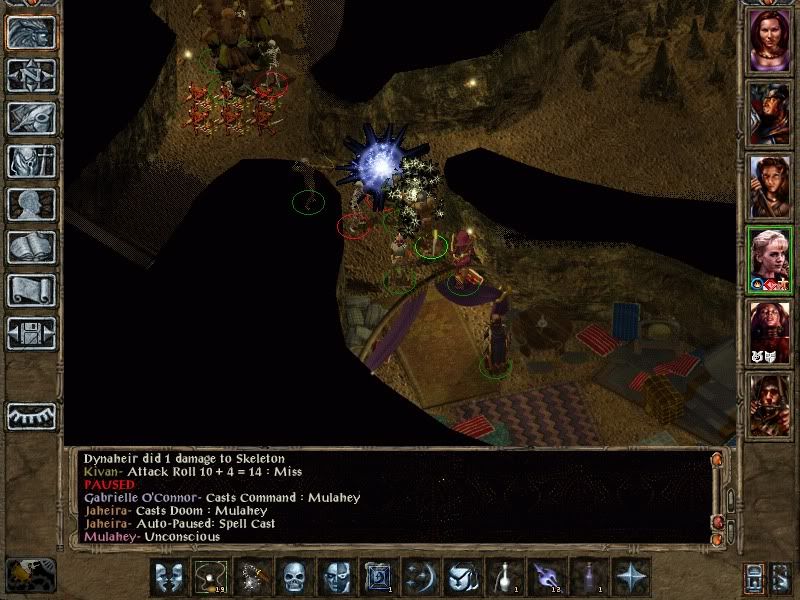This screenshot has height=600, width=800.
Task: Open the character record sheet
Action: tap(31, 204)
